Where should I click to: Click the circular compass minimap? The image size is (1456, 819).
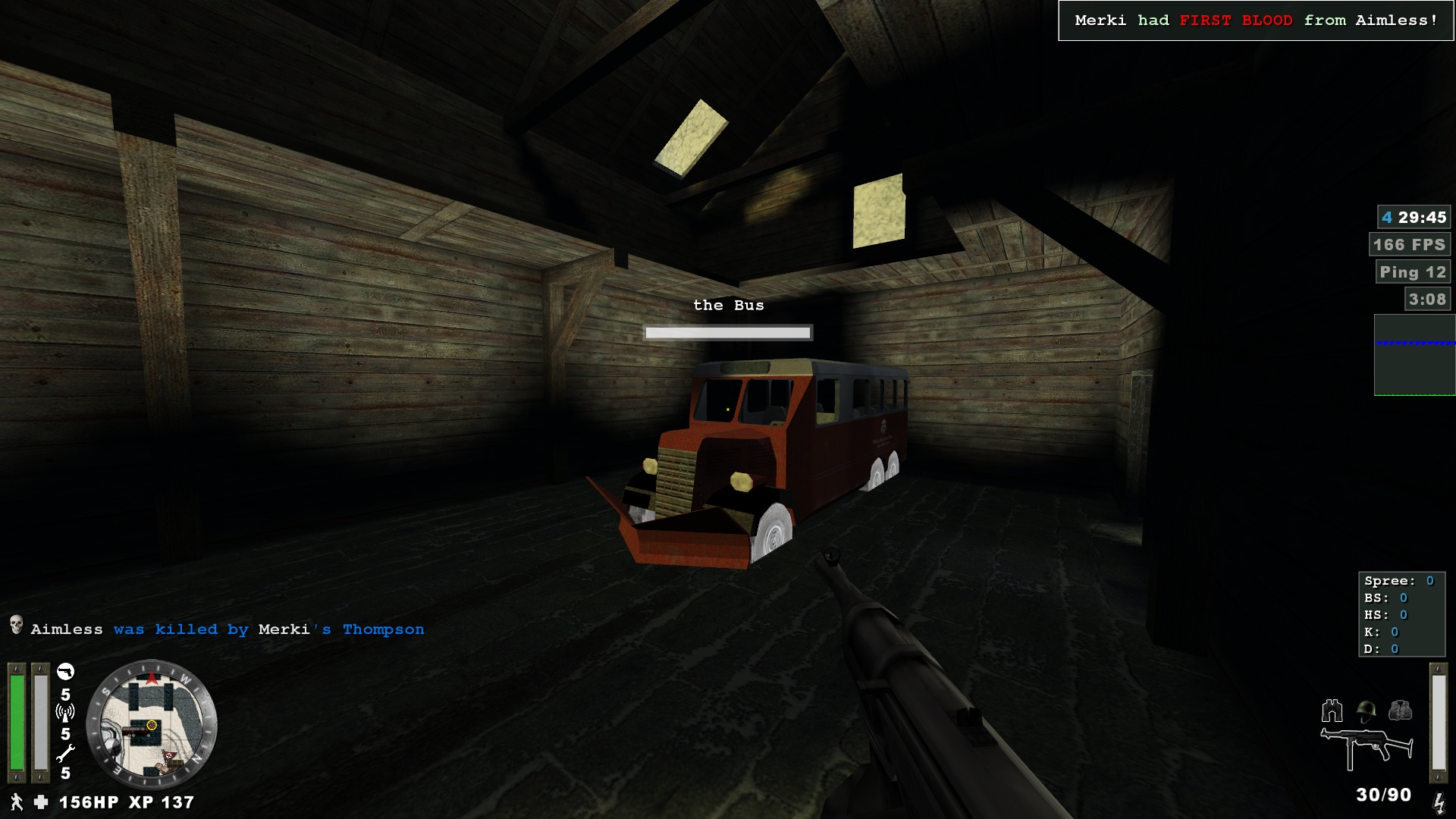[152, 725]
